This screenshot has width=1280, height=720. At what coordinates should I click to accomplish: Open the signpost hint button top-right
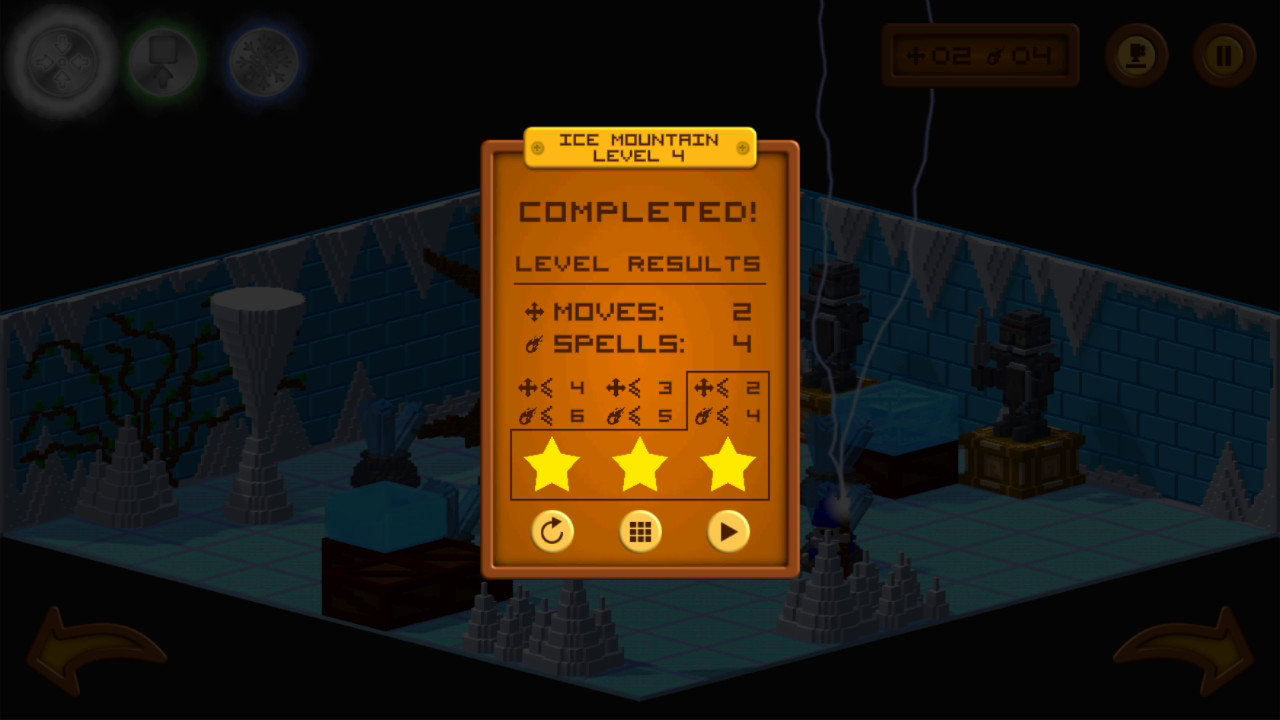pyautogui.click(x=1136, y=55)
